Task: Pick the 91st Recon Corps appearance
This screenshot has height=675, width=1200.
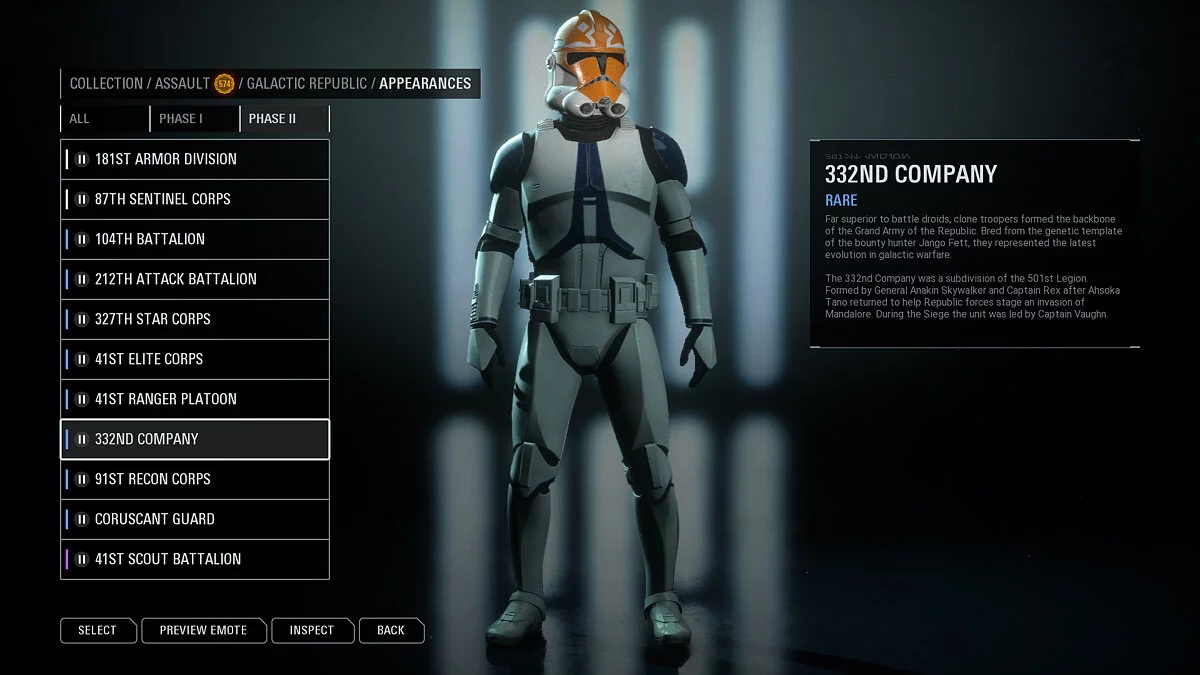Action: (x=195, y=479)
